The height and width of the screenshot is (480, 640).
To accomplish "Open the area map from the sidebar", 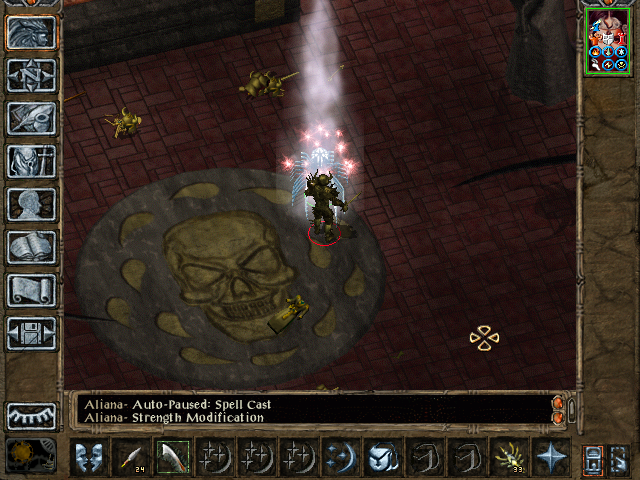I will (x=32, y=75).
